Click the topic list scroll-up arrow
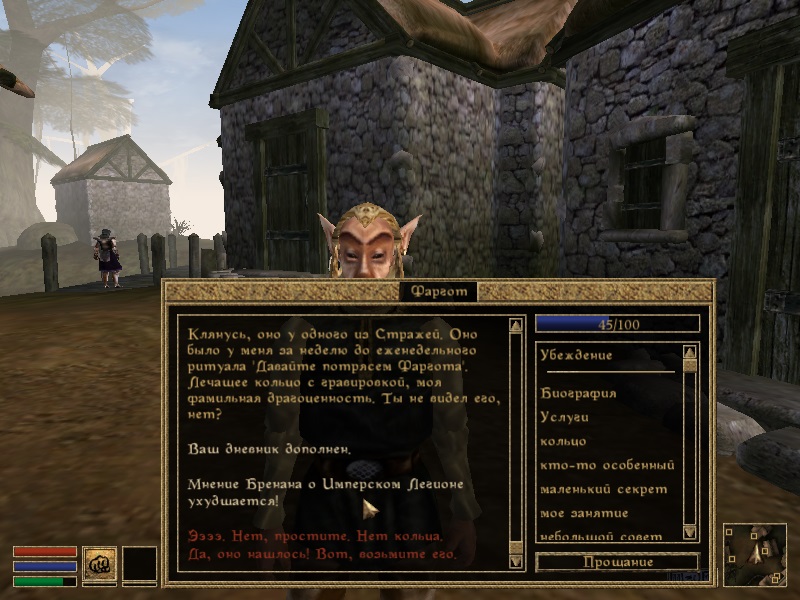This screenshot has width=800, height=600. [x=689, y=352]
